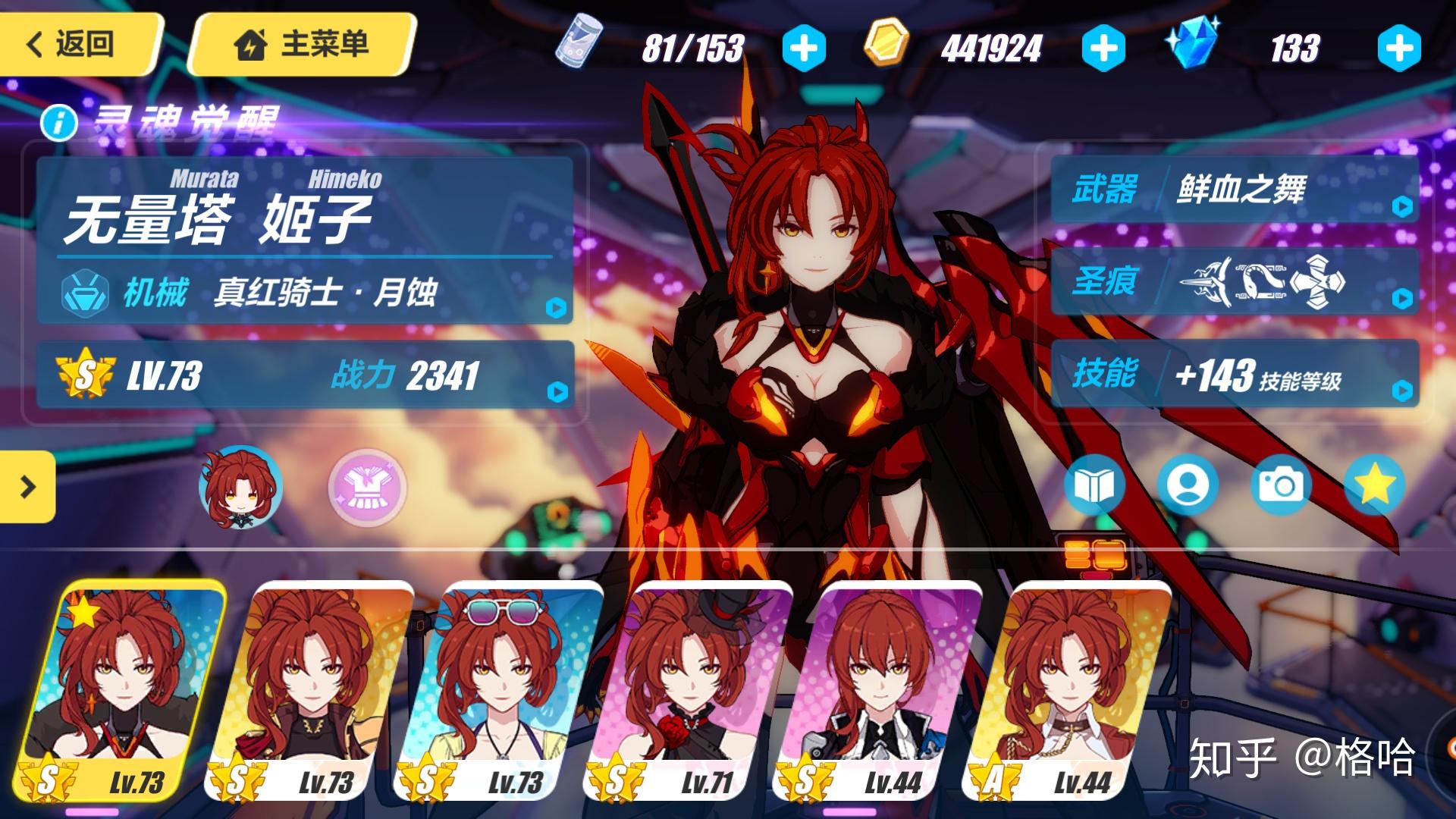Add stamina with the plus button
Screen dimensions: 1456x819
point(805,47)
